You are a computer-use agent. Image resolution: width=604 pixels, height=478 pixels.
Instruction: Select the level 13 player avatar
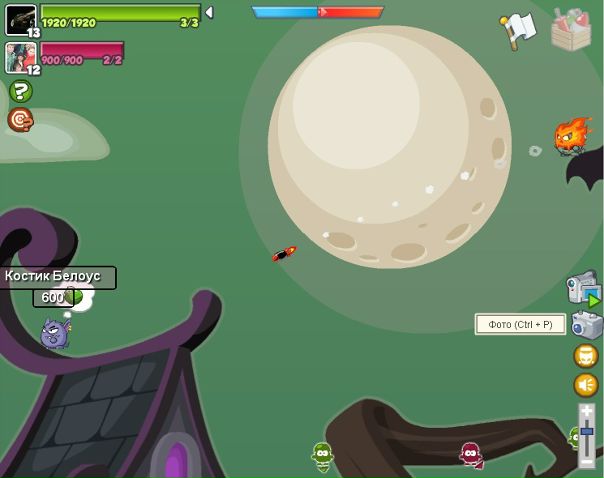click(21, 18)
